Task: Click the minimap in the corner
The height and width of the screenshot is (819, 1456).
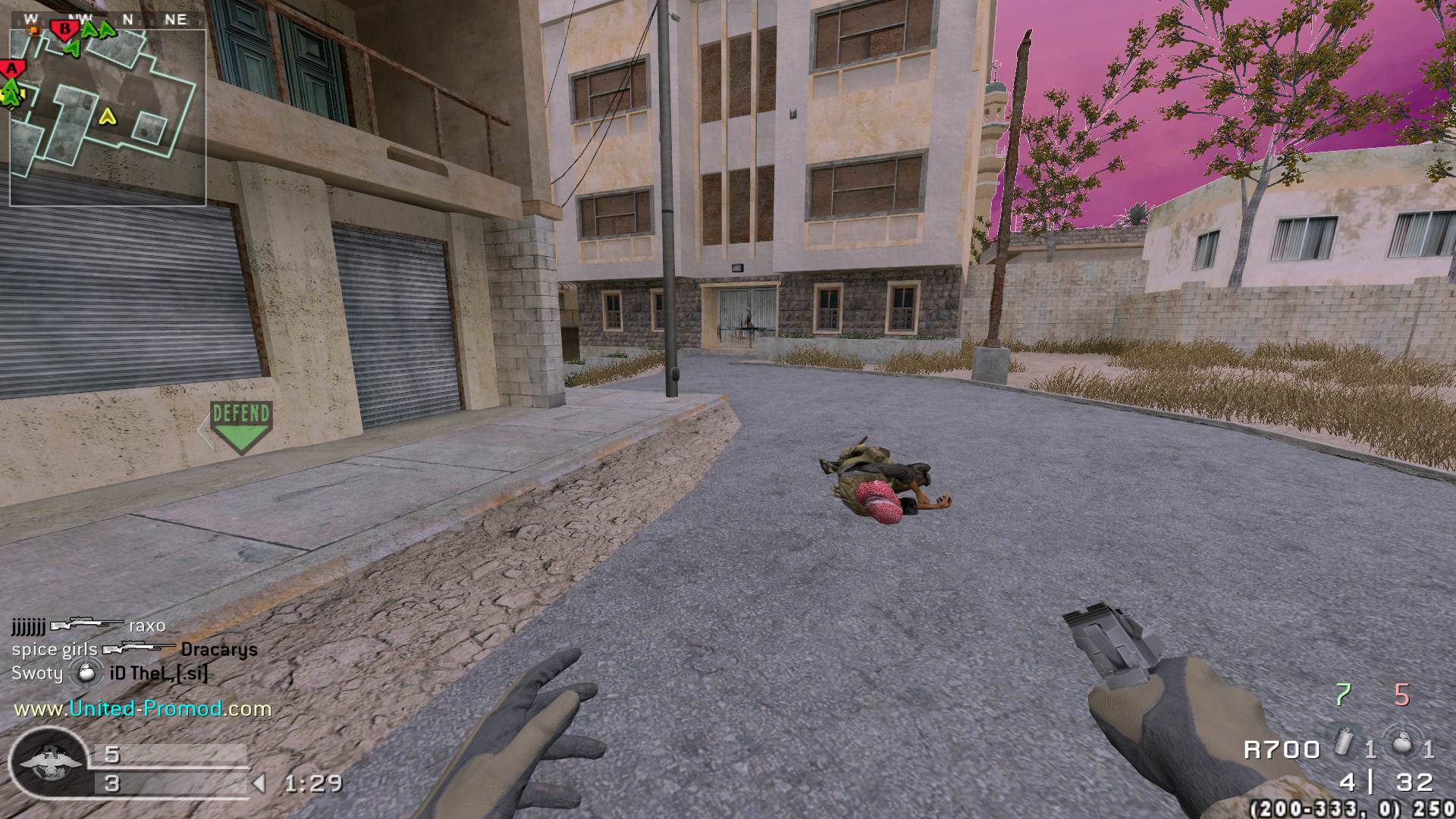Action: [x=108, y=118]
